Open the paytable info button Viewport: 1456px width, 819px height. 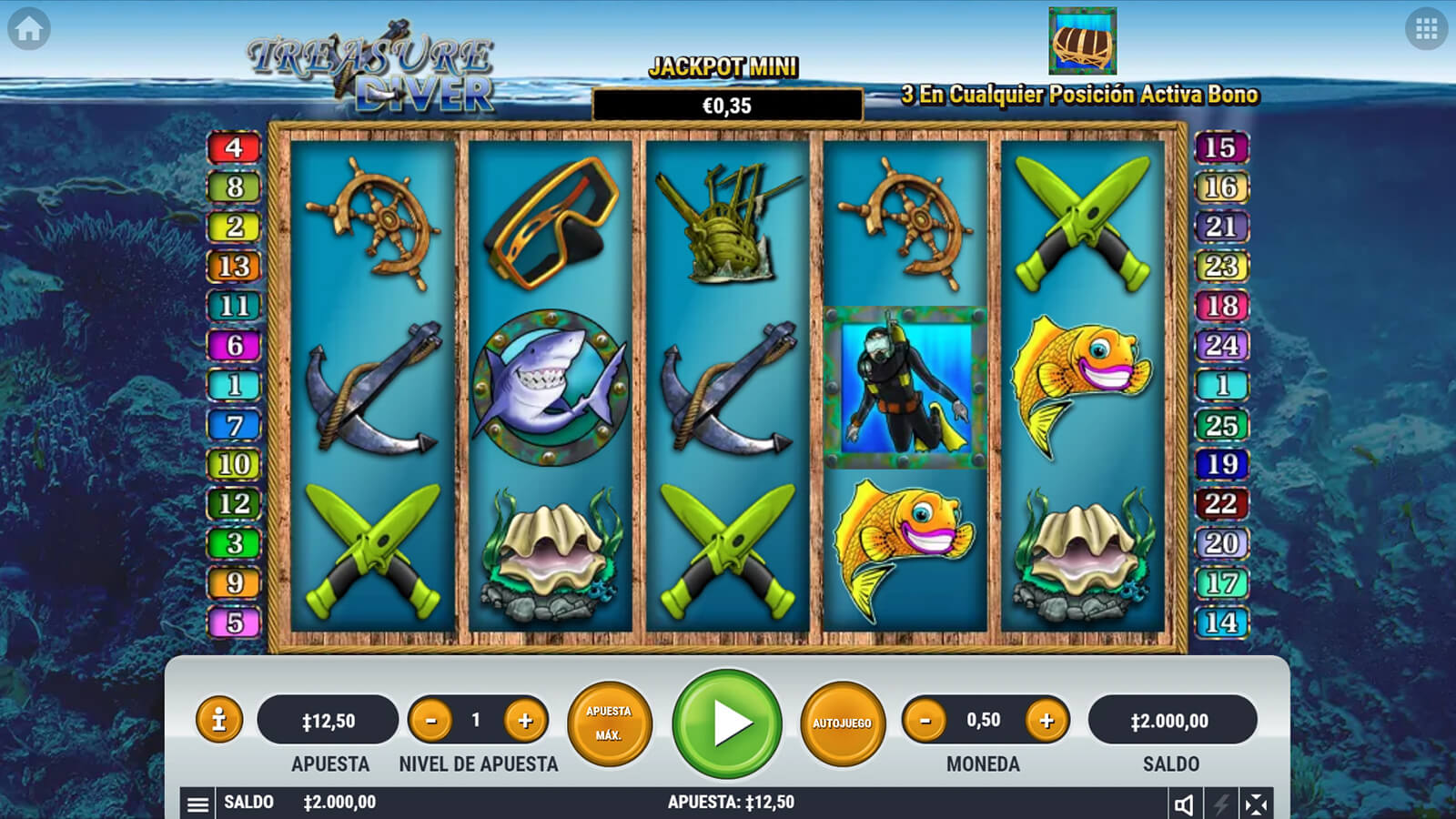tap(218, 720)
